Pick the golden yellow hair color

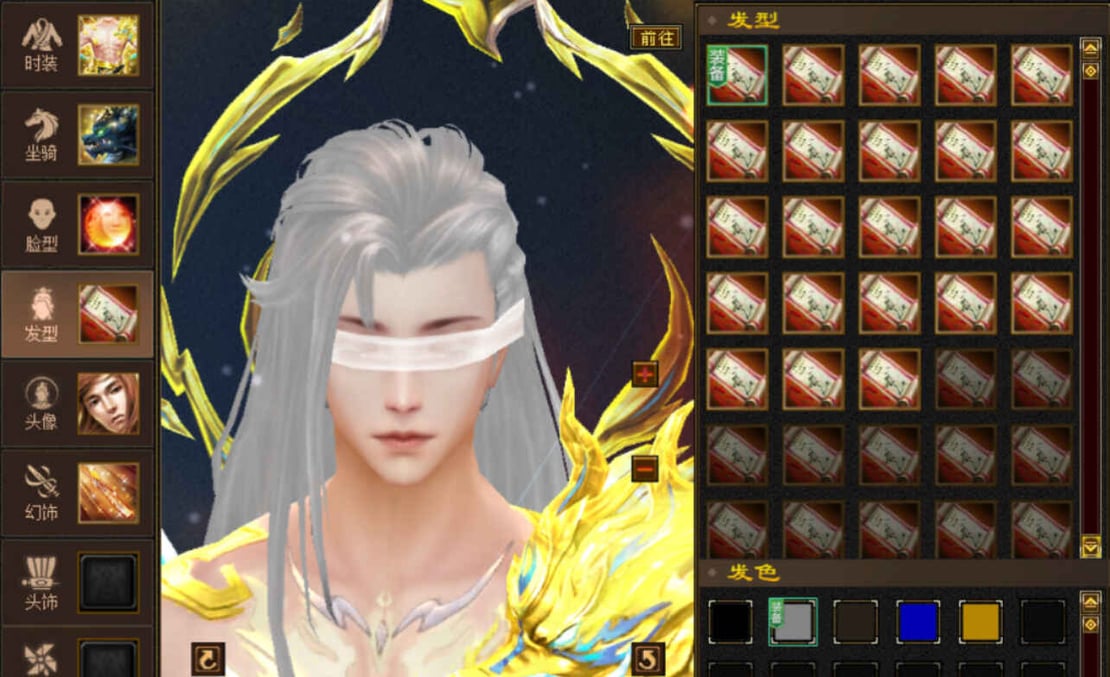point(980,621)
